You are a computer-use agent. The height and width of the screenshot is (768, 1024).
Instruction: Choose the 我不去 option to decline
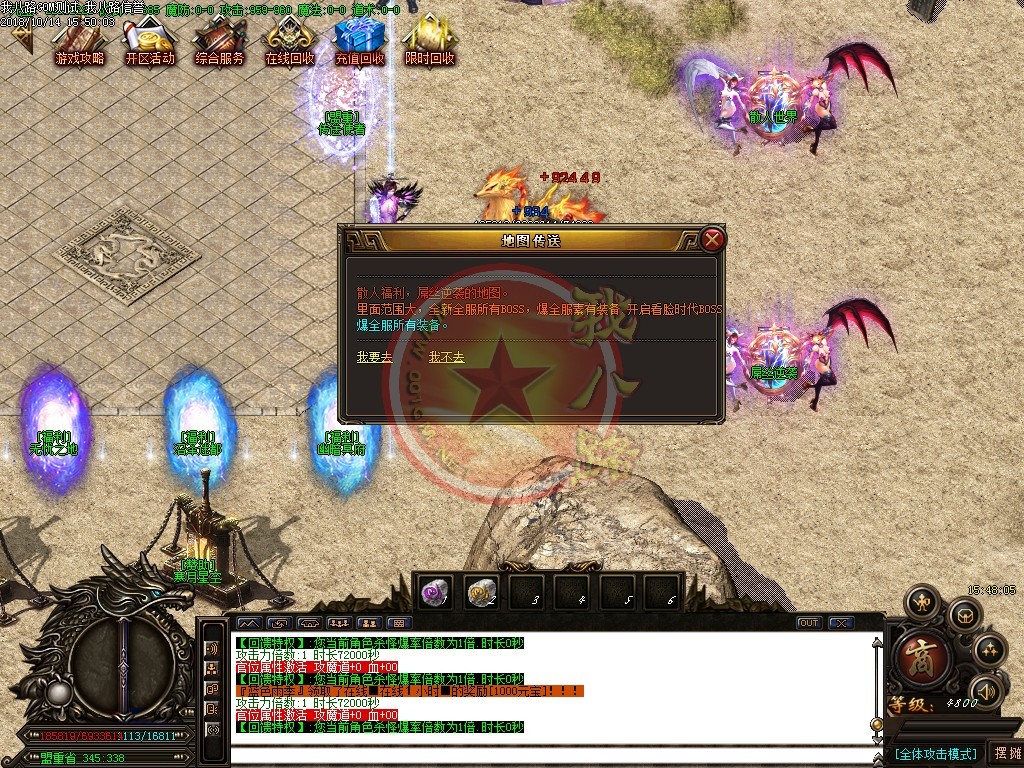pyautogui.click(x=446, y=357)
